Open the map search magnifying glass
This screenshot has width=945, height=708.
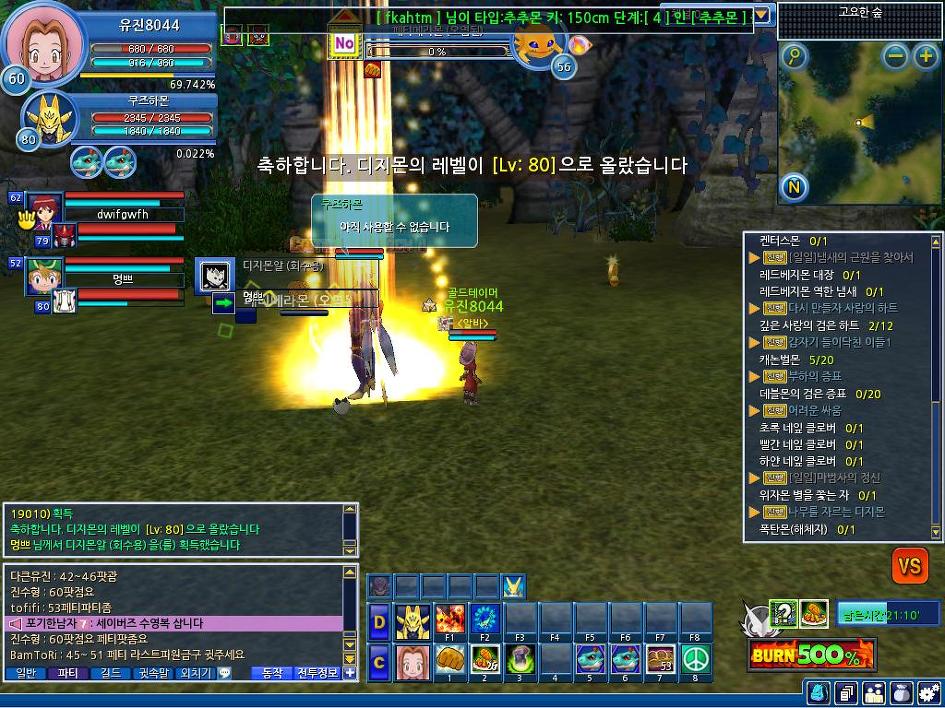click(x=794, y=57)
